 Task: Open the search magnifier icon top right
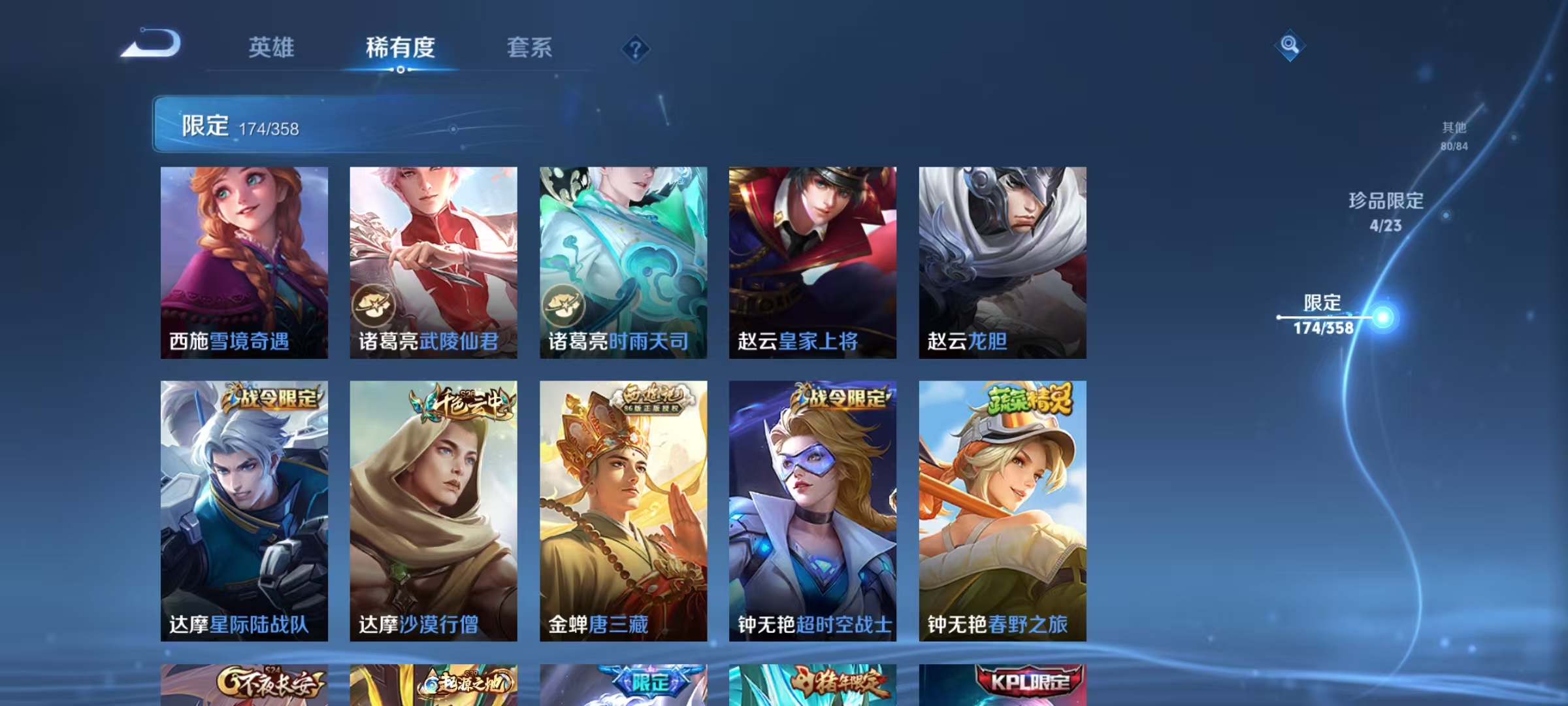[x=1289, y=46]
